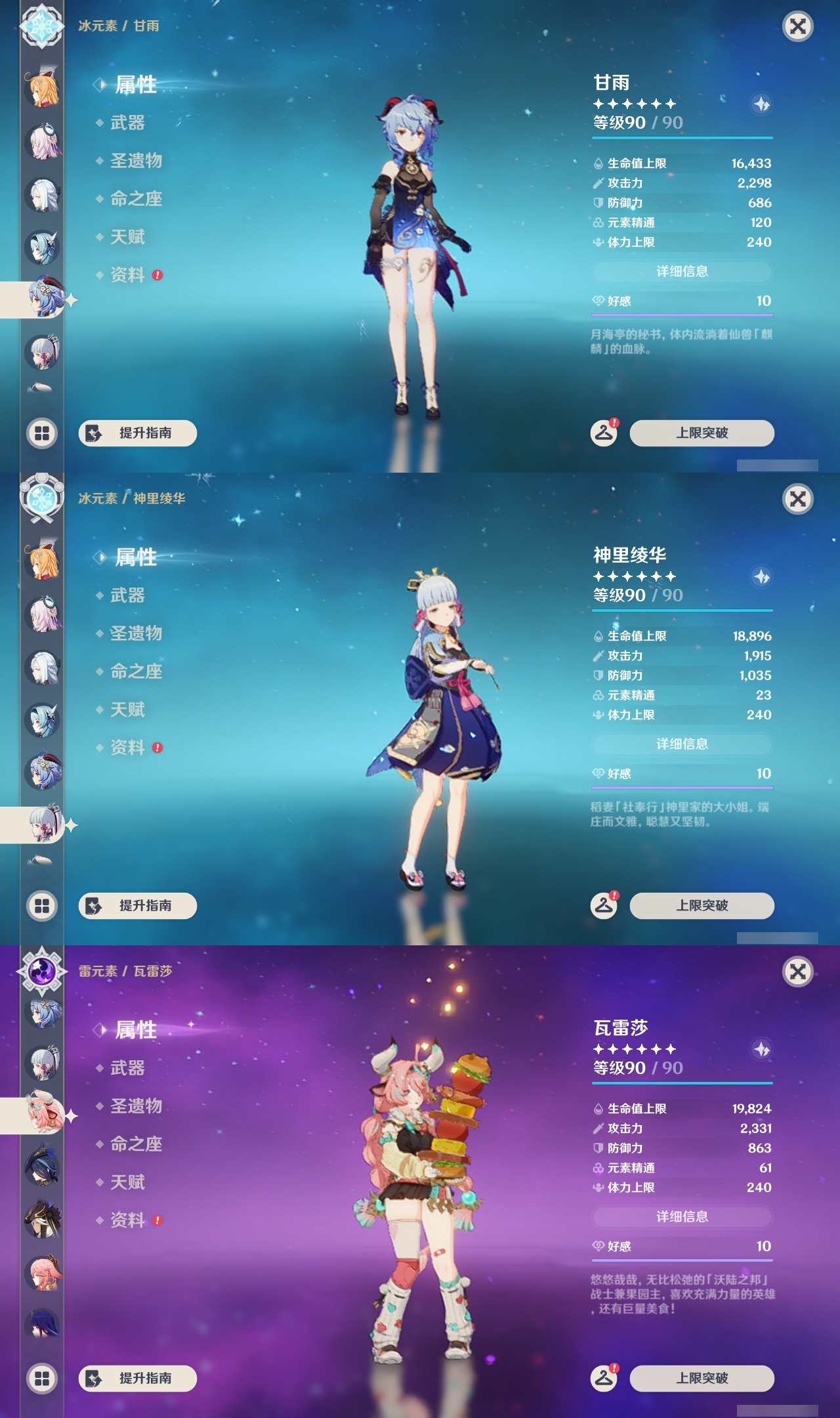This screenshot has height=1418, width=840.
Task: Click the sparkle icon next to Ganyu's star rating
Action: coord(760,104)
